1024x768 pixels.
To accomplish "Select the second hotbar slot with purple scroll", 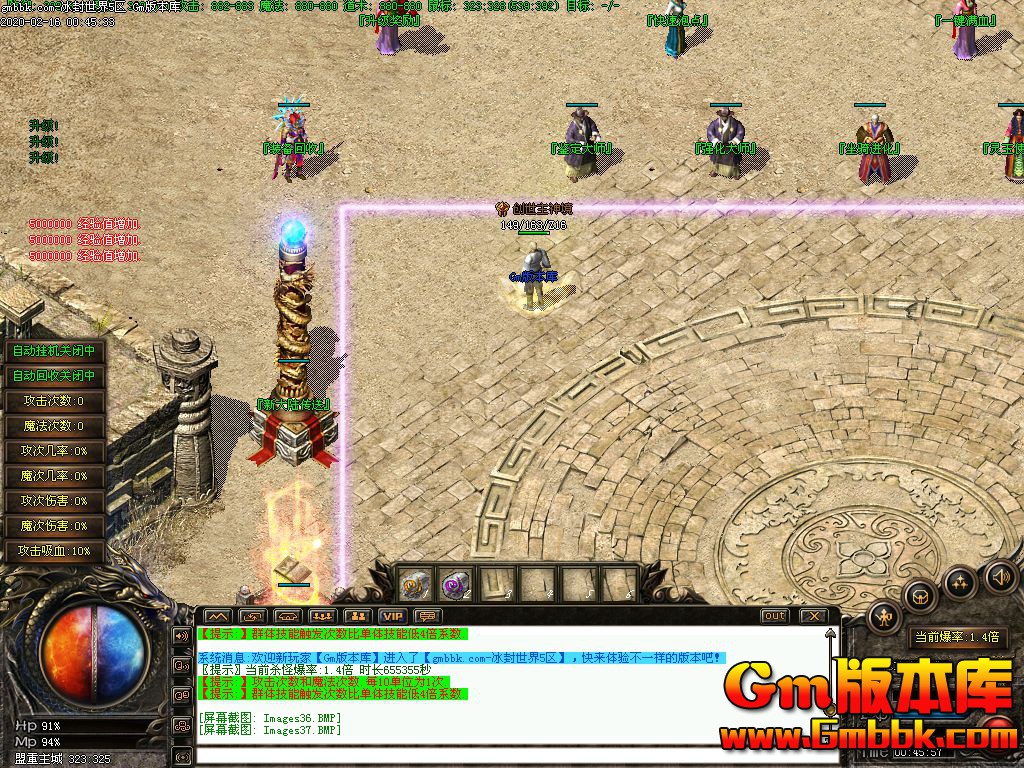I will click(x=457, y=584).
